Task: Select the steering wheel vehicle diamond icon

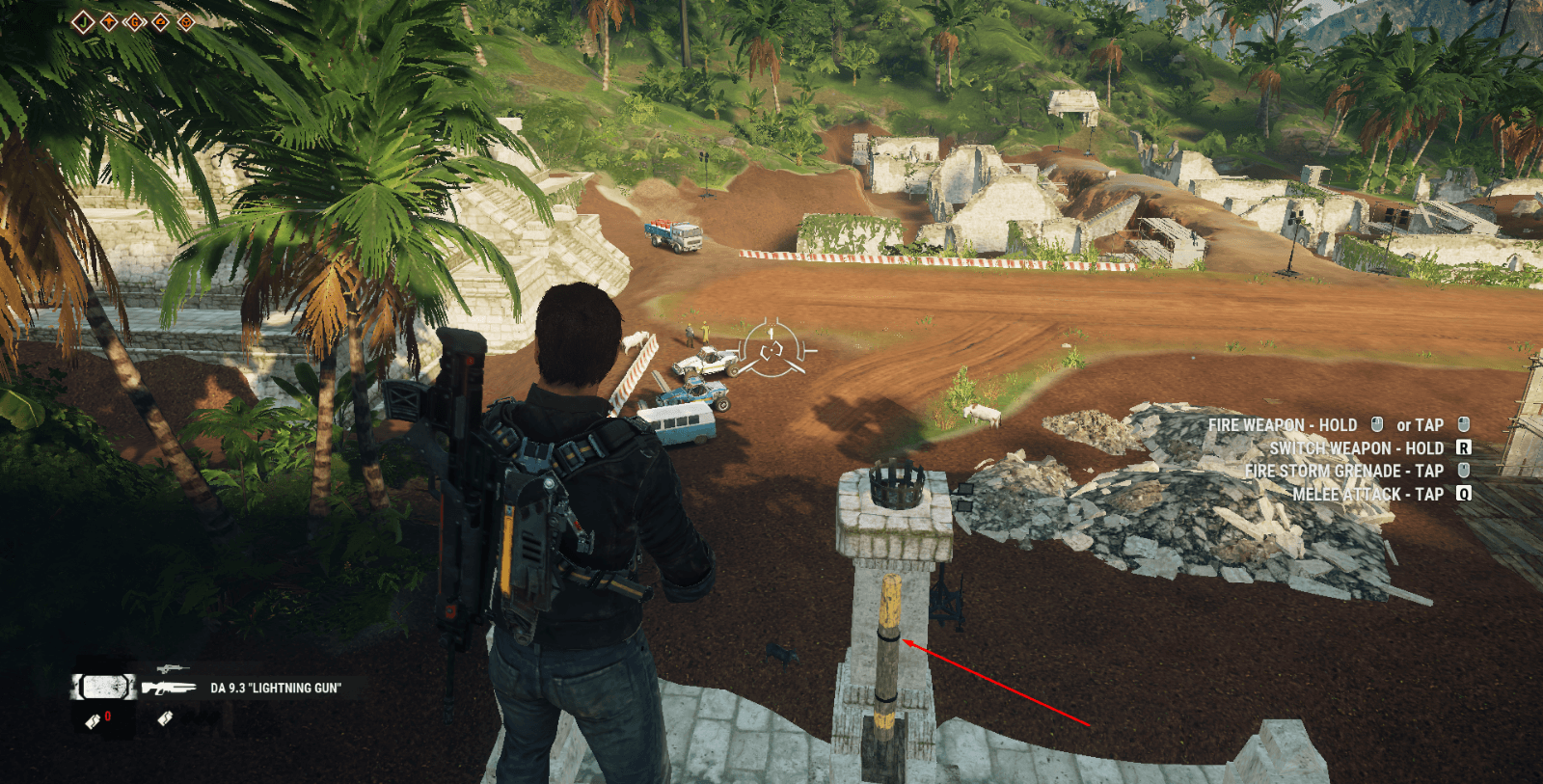Action: coord(185,21)
